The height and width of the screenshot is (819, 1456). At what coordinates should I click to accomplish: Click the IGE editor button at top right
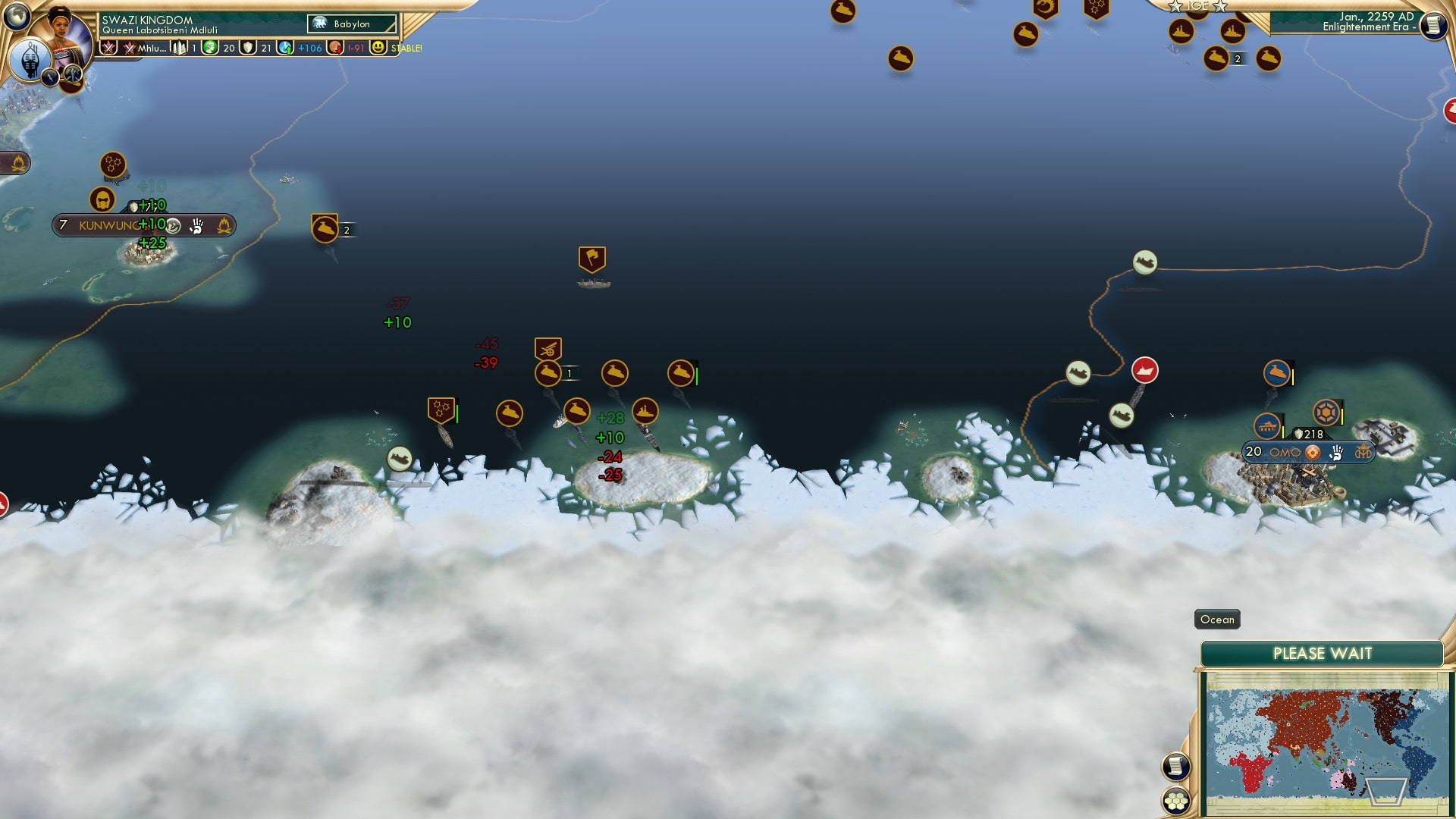(x=1198, y=6)
